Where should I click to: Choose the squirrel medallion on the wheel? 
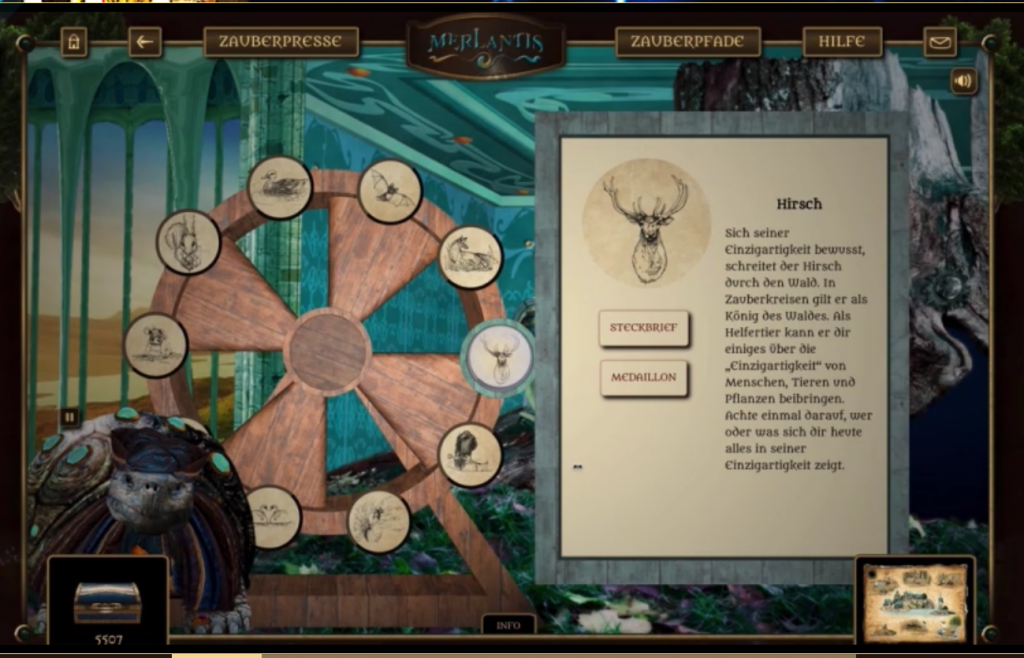click(x=188, y=242)
